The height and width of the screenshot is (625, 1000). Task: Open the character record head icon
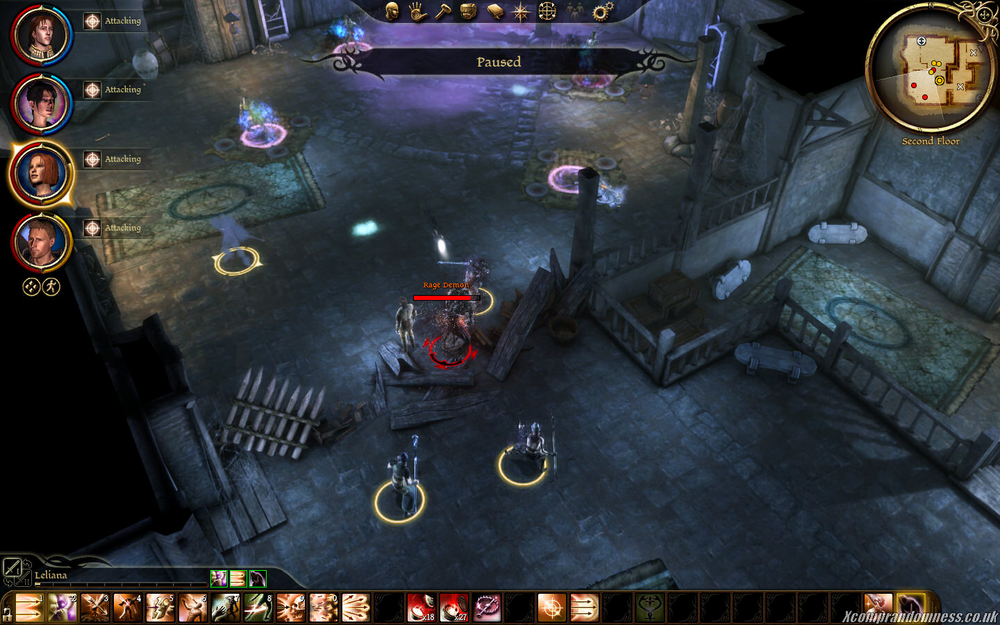coord(393,12)
